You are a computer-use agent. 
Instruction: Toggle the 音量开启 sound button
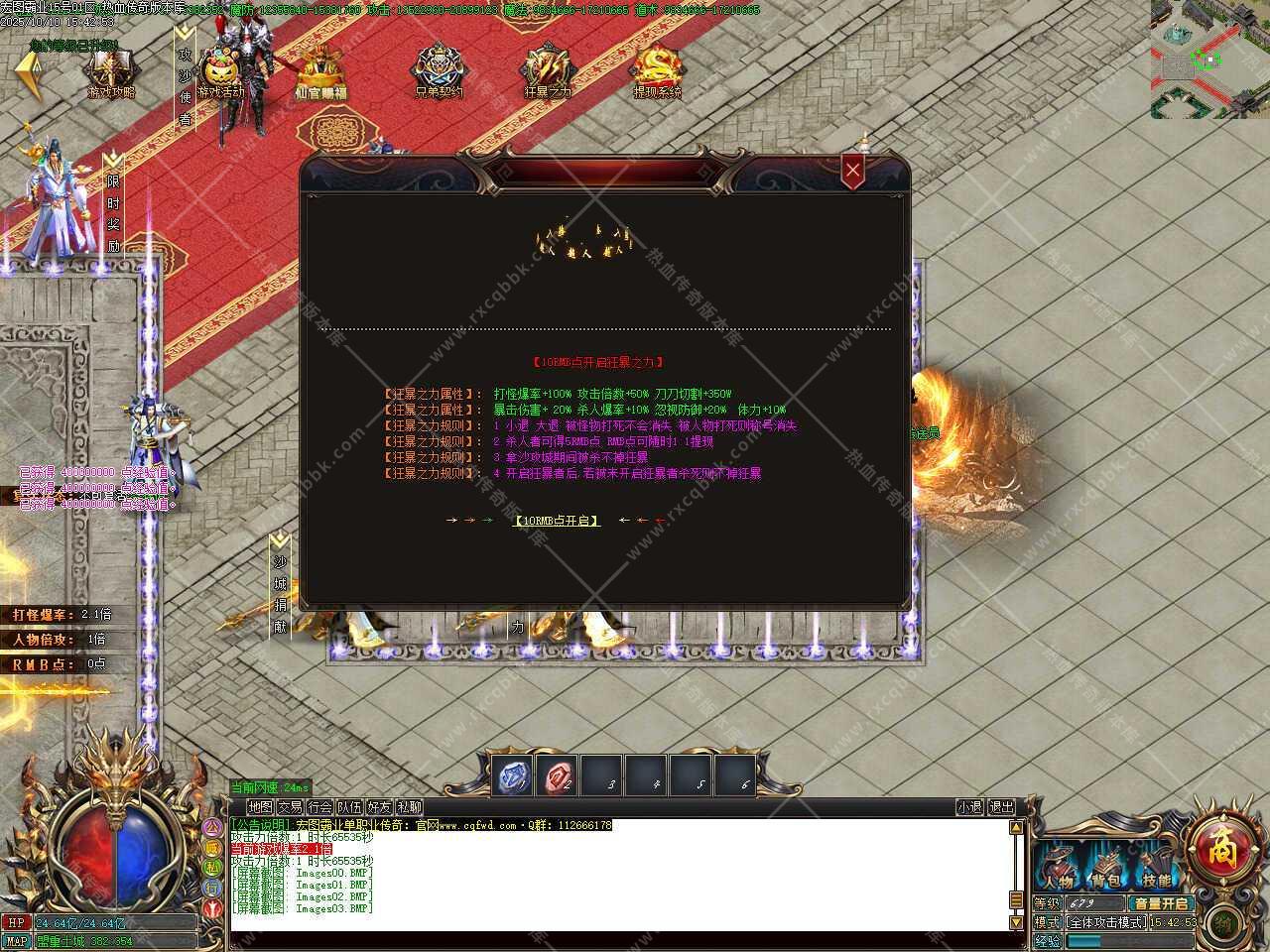coord(1161,903)
